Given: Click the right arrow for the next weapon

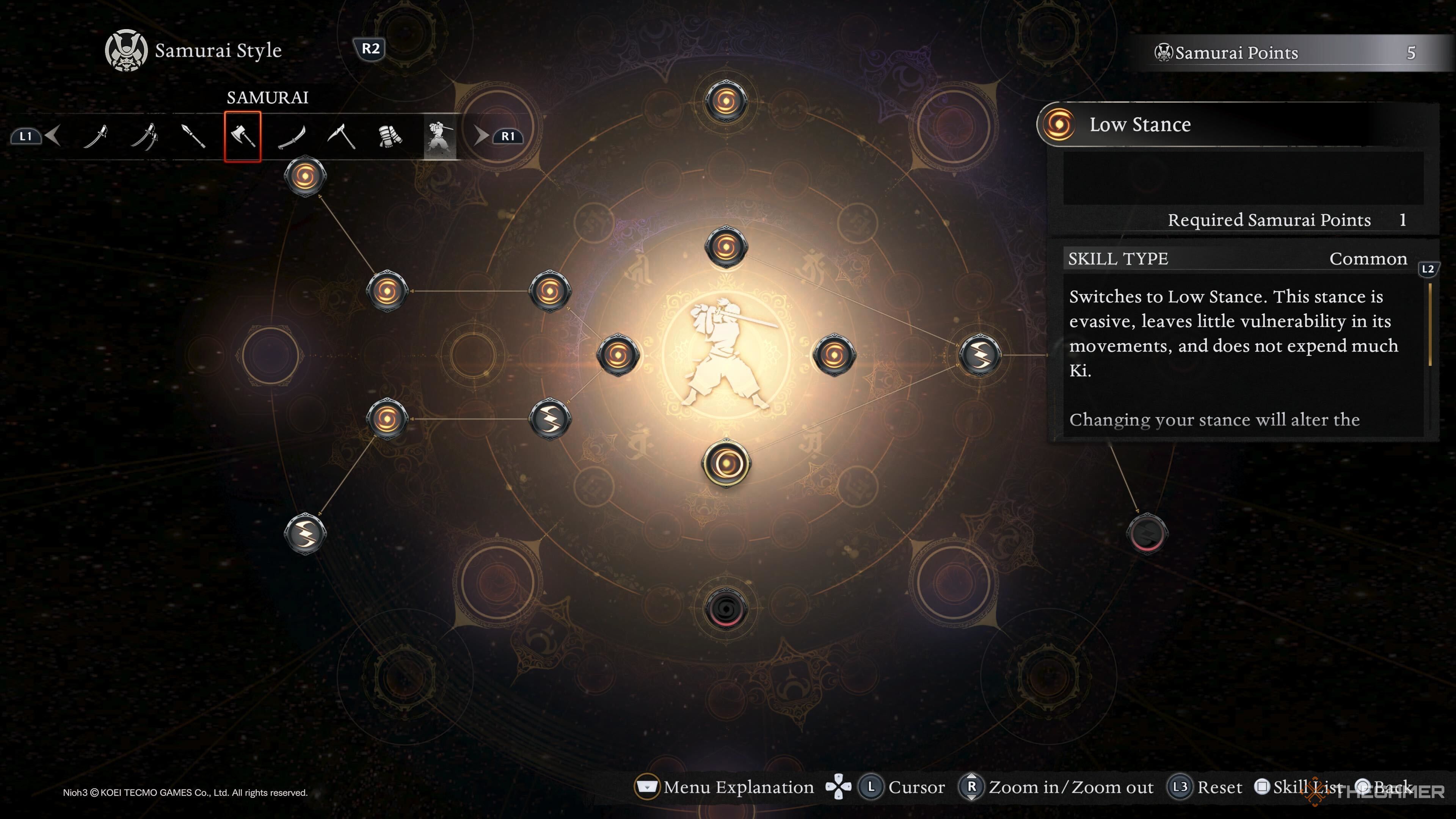Looking at the screenshot, I should coord(480,136).
